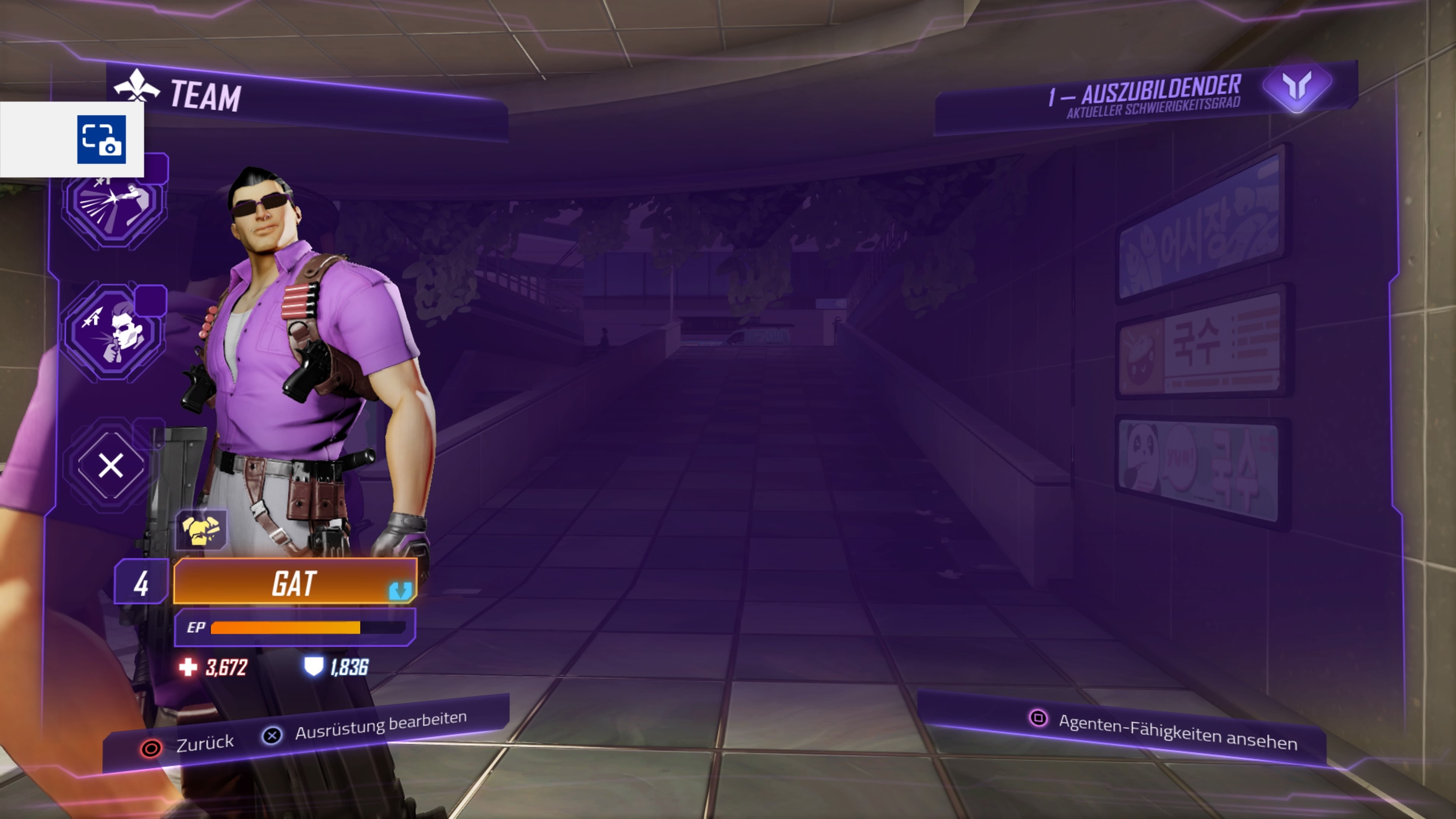This screenshot has height=819, width=1456.
Task: Click the X empty slot icon in sidebar
Action: (111, 465)
